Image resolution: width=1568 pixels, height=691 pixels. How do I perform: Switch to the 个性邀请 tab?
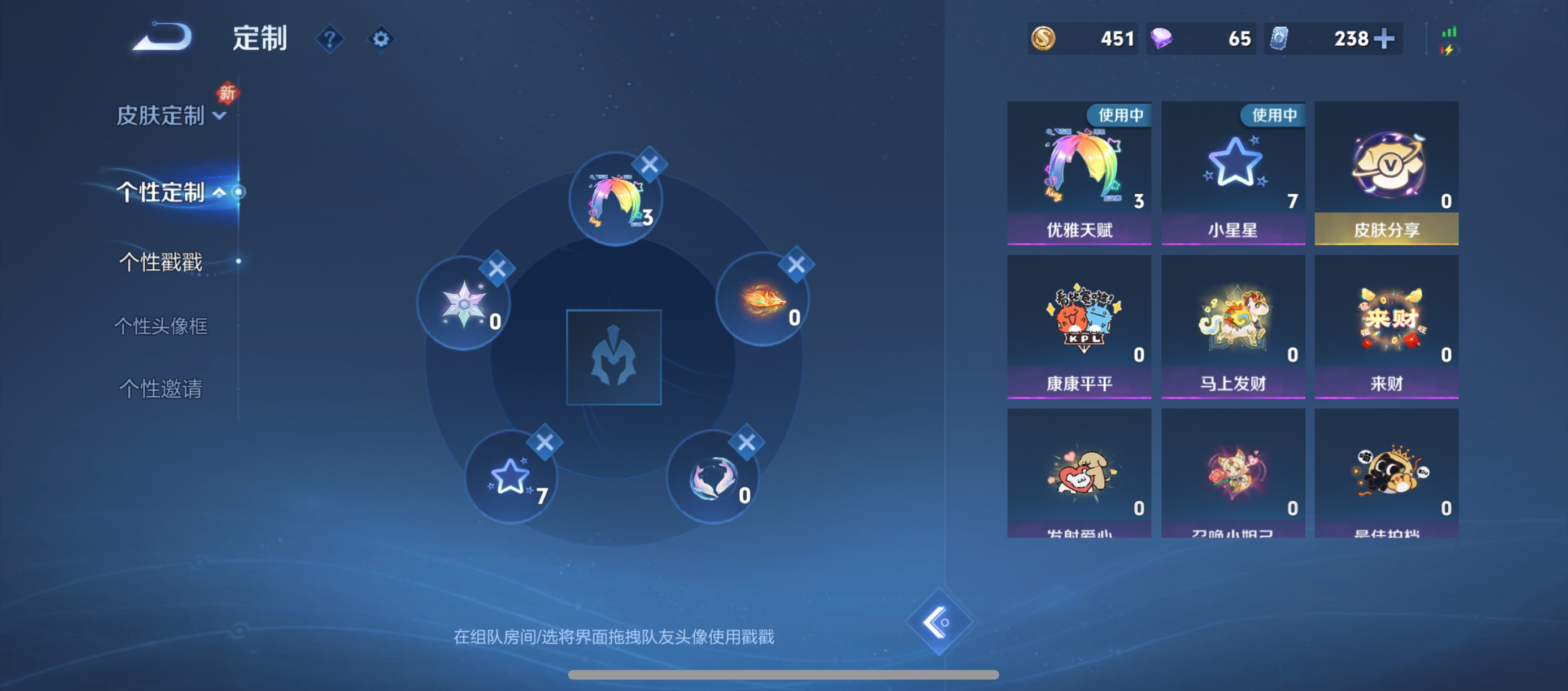(160, 390)
